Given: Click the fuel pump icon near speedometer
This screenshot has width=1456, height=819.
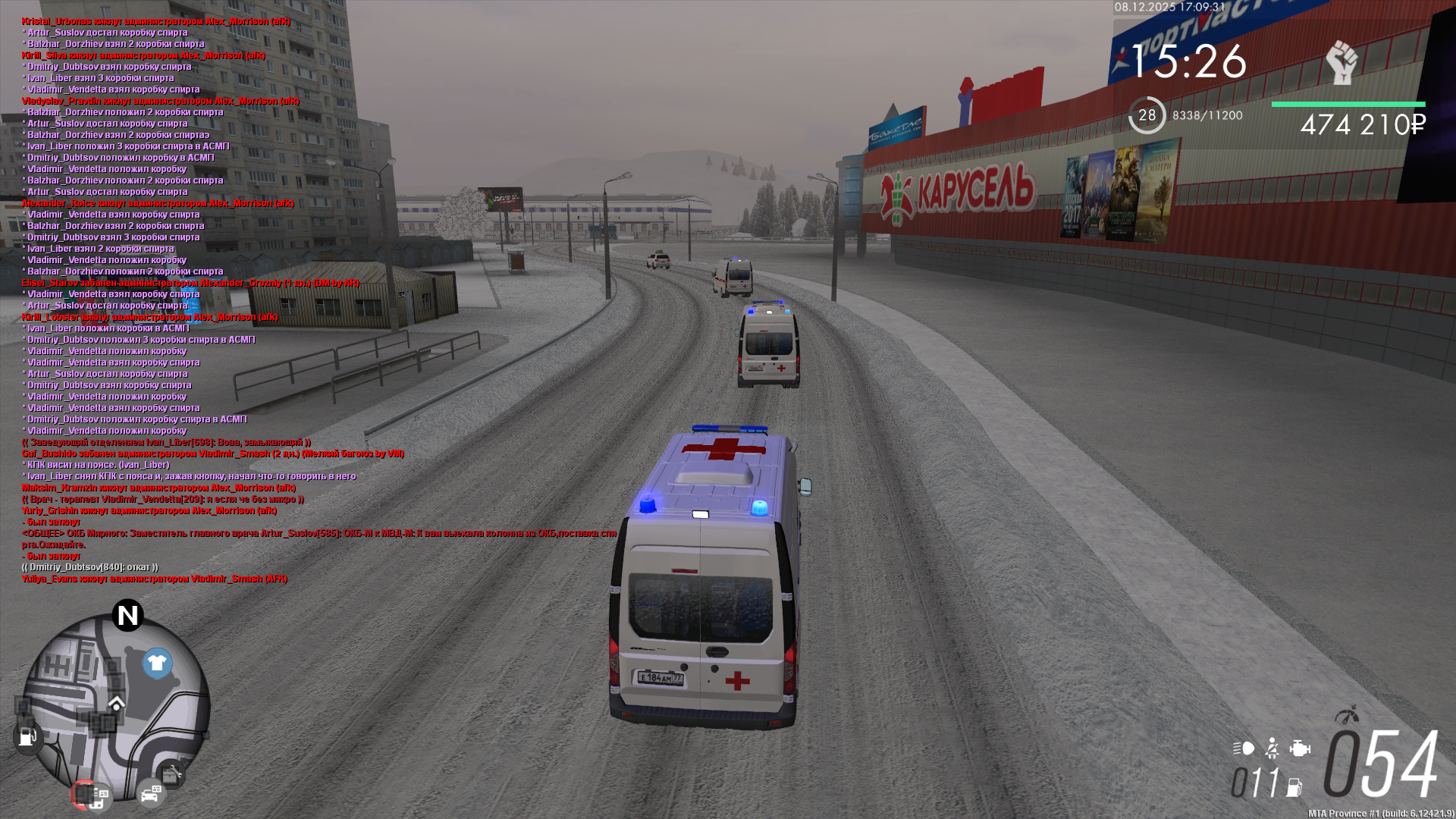Looking at the screenshot, I should (1294, 788).
